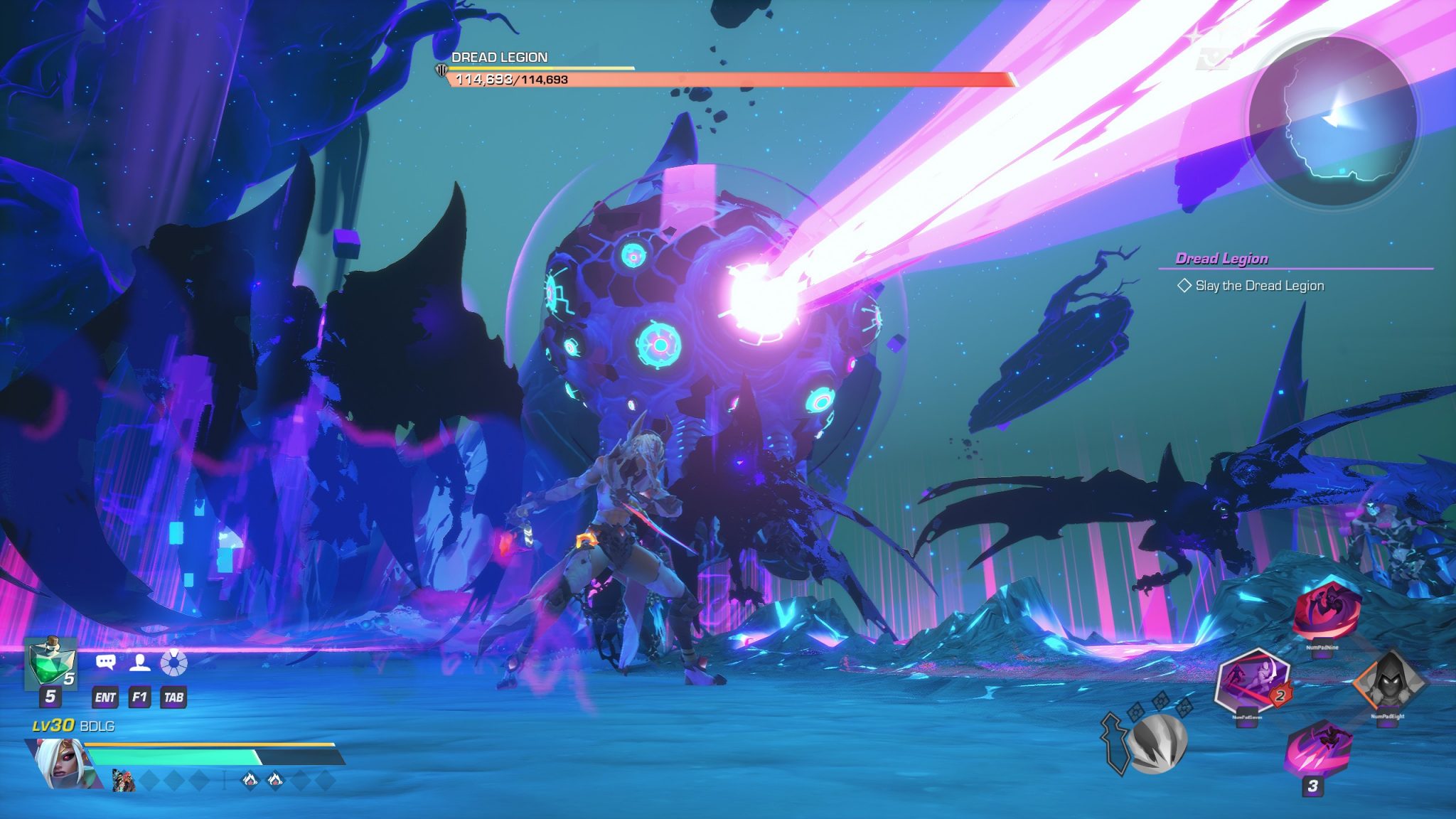The height and width of the screenshot is (819, 1456).
Task: Open the chat speech bubble icon
Action: click(106, 663)
